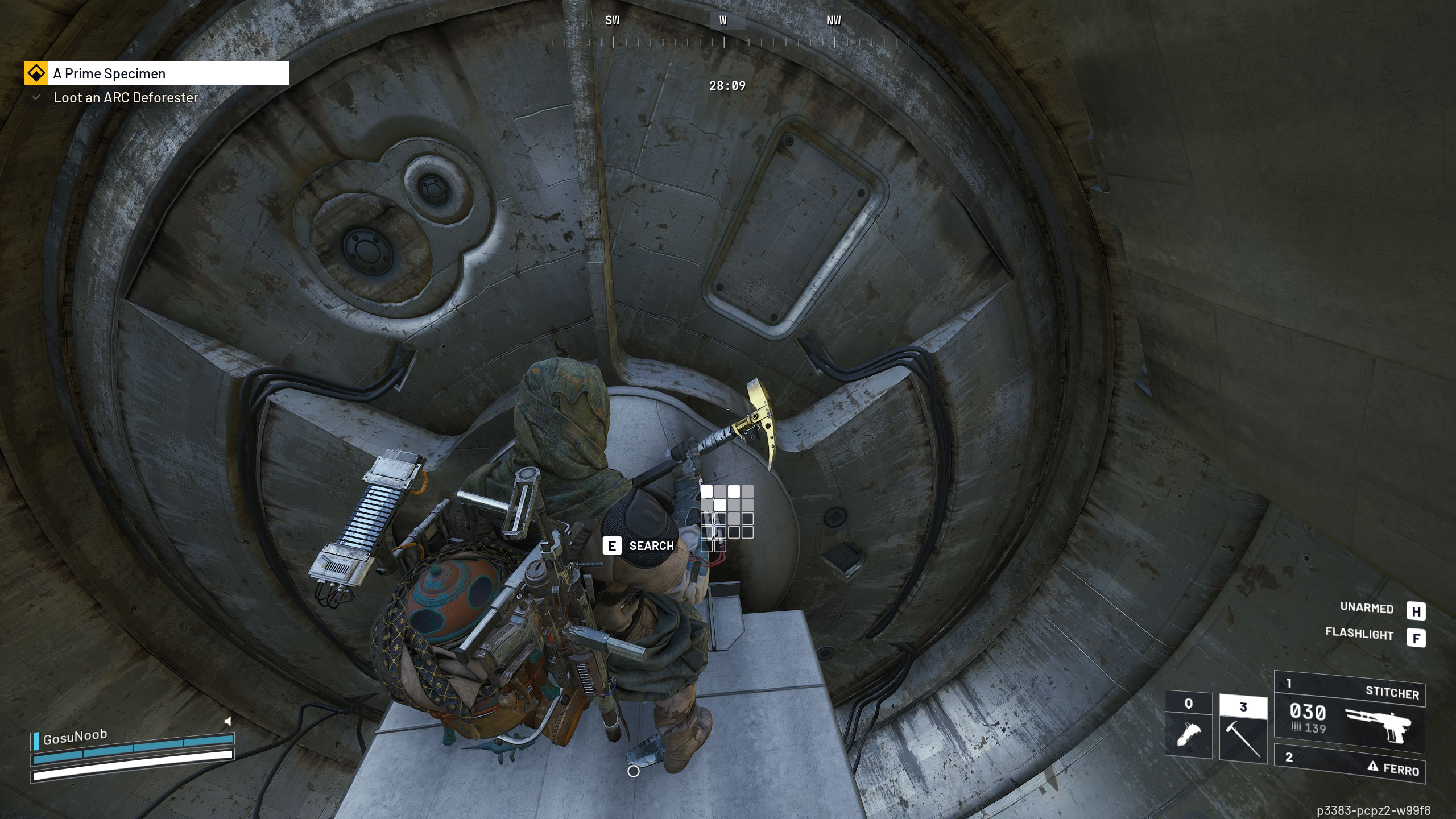Click the Loot an ARC Deforester objective
The height and width of the screenshot is (819, 1456).
tap(125, 98)
